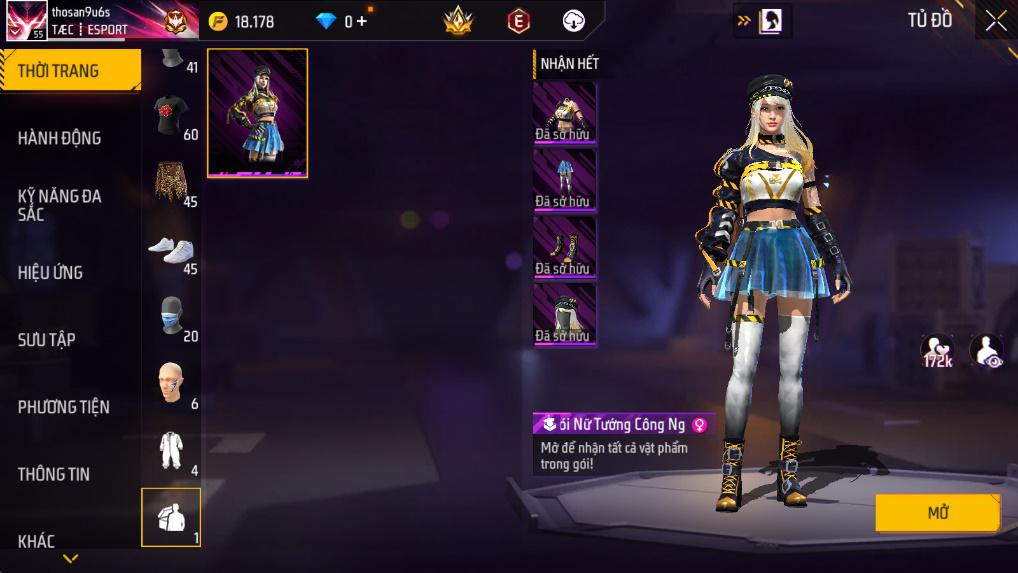Toggle the character view eye icon

tap(986, 350)
